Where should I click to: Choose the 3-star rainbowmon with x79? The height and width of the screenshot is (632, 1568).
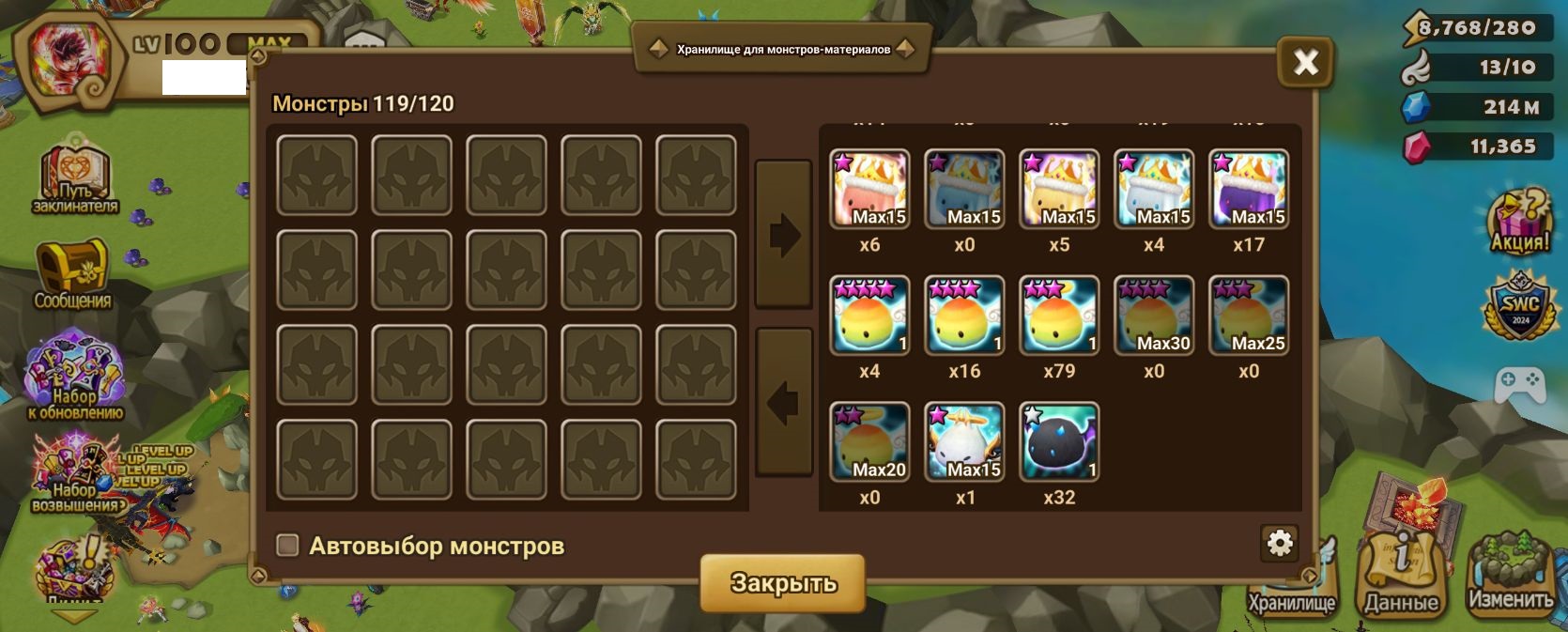[x=1059, y=316]
